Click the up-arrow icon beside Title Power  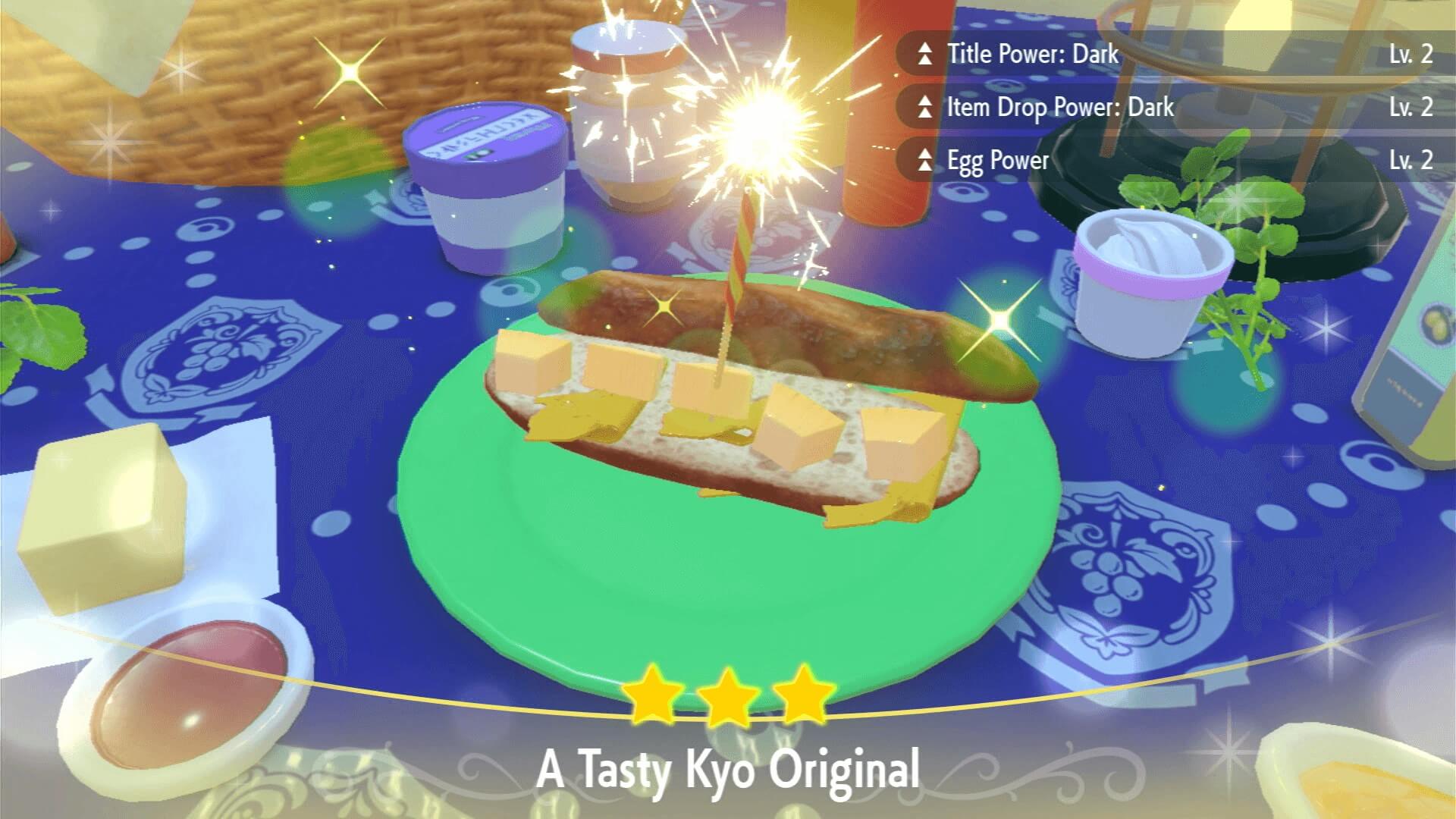[924, 54]
